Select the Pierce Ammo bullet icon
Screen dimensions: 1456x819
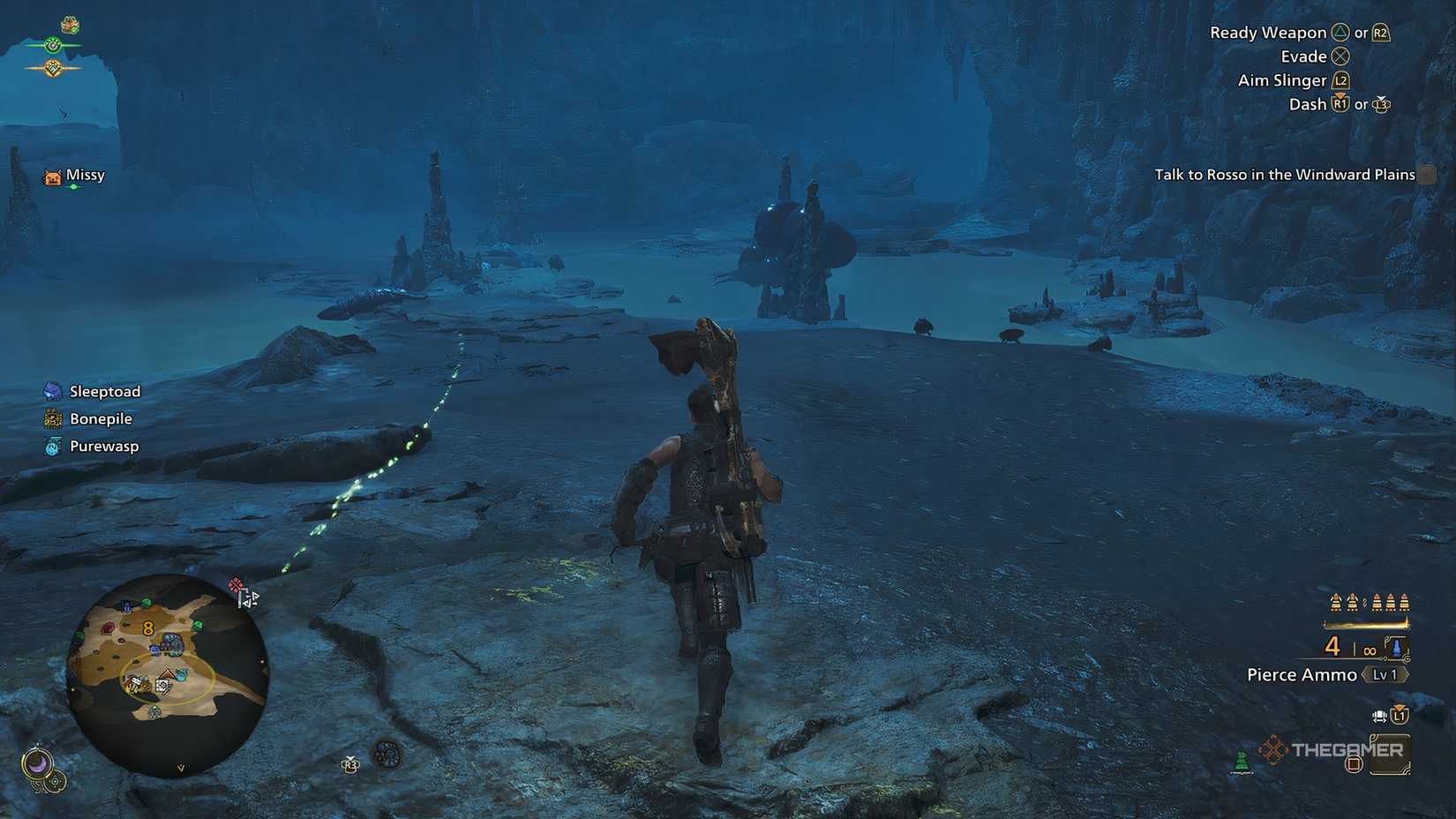coord(1397,646)
